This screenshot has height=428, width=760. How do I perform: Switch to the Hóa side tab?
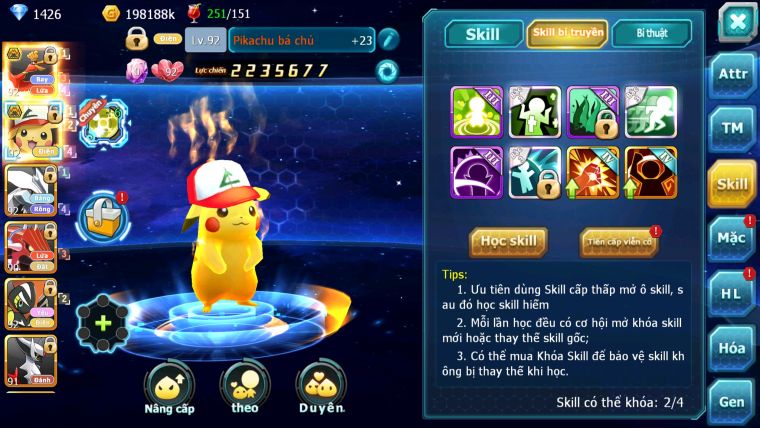point(732,347)
